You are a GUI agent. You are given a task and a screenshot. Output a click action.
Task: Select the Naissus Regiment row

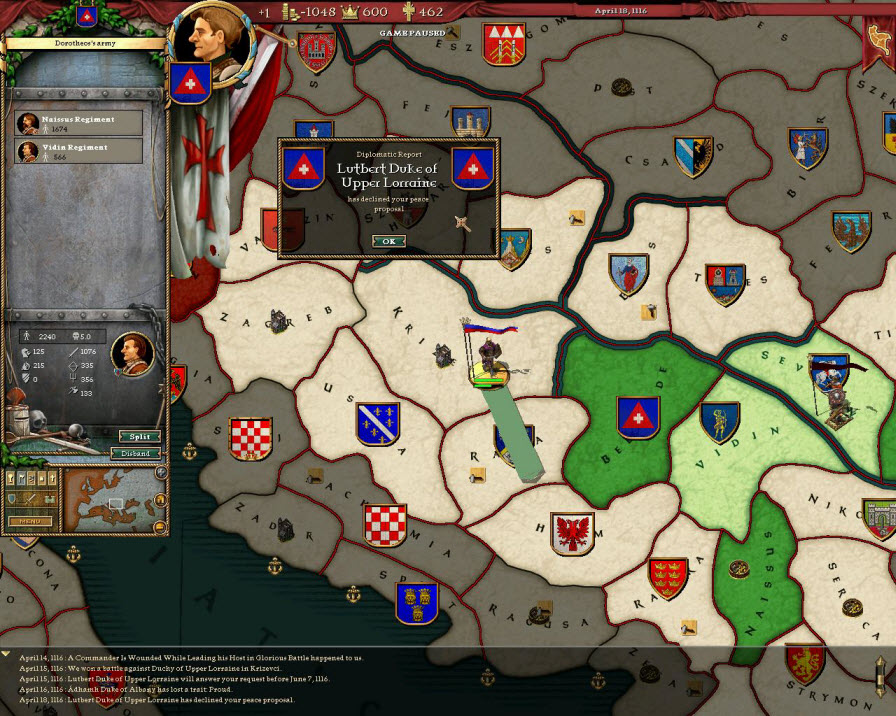[x=79, y=123]
